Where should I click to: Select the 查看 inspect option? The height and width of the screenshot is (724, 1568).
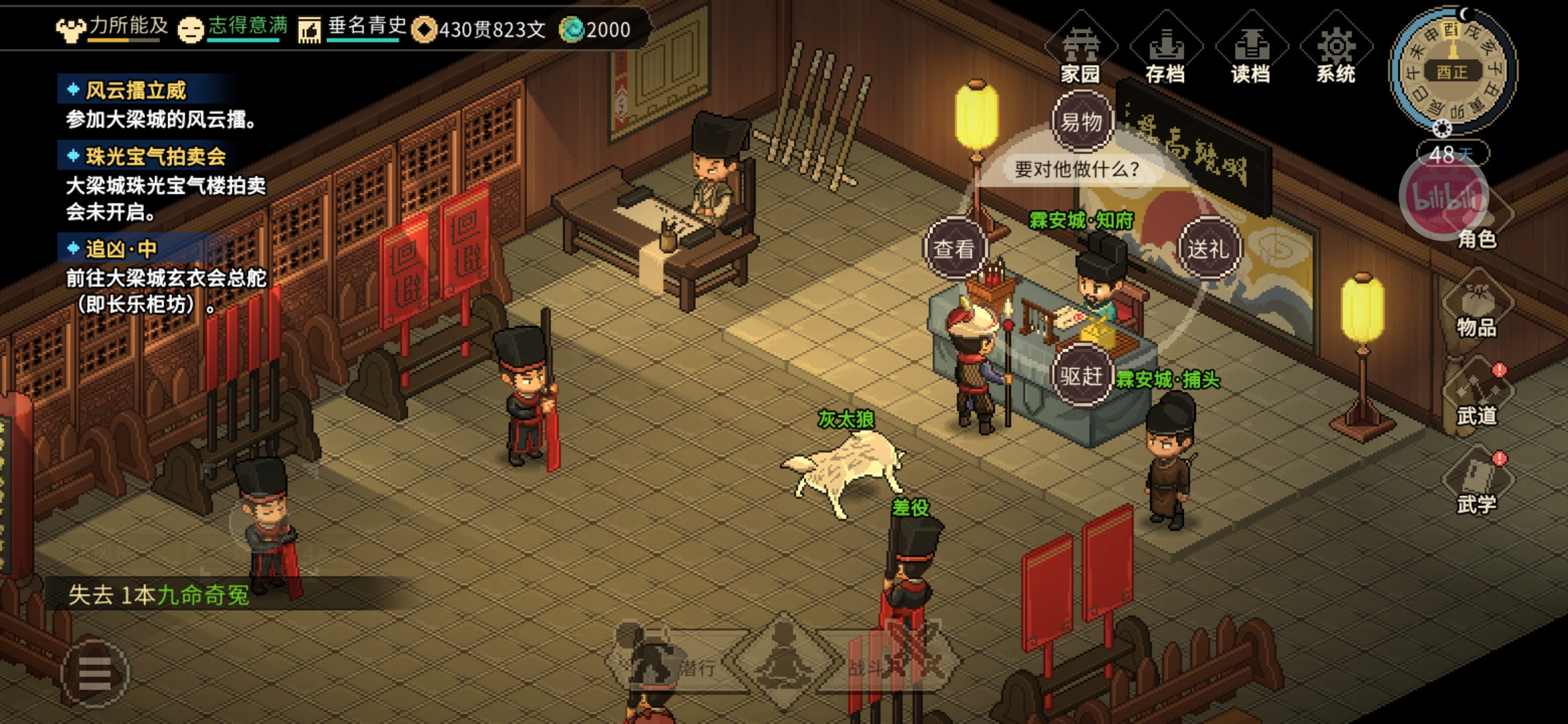tap(954, 249)
